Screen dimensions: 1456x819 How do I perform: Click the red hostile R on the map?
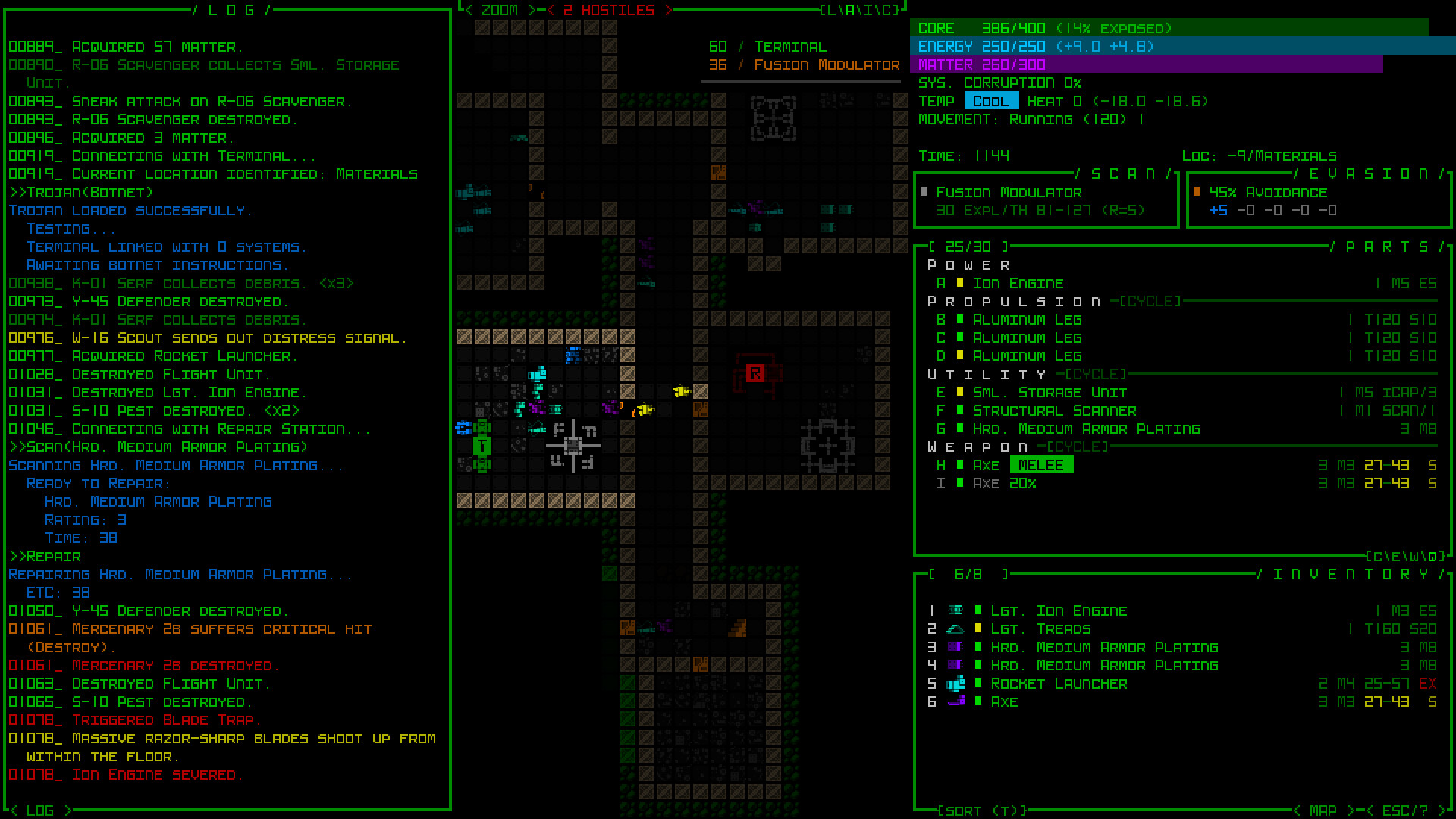(755, 374)
